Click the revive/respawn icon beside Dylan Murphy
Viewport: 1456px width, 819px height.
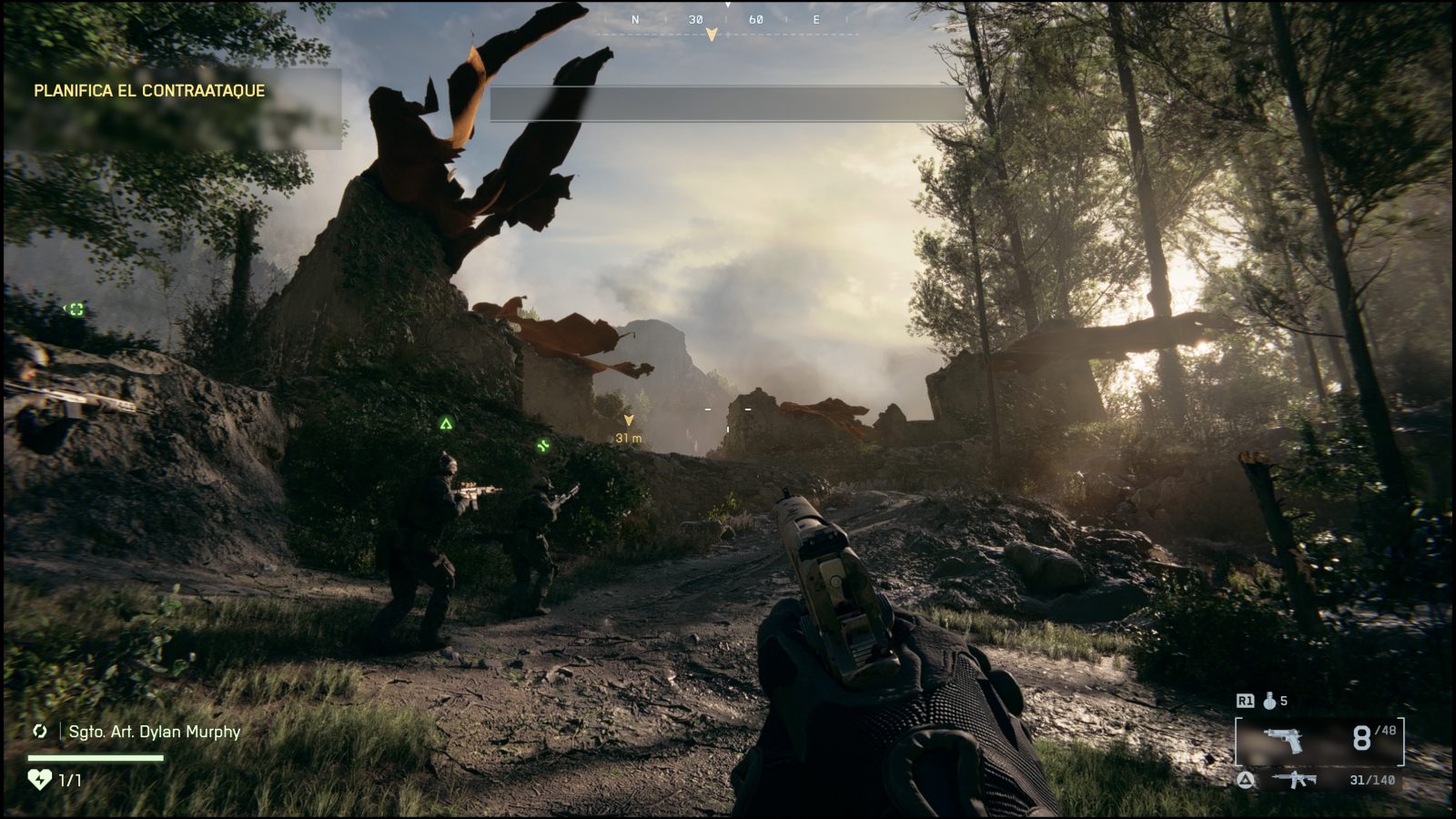[38, 732]
